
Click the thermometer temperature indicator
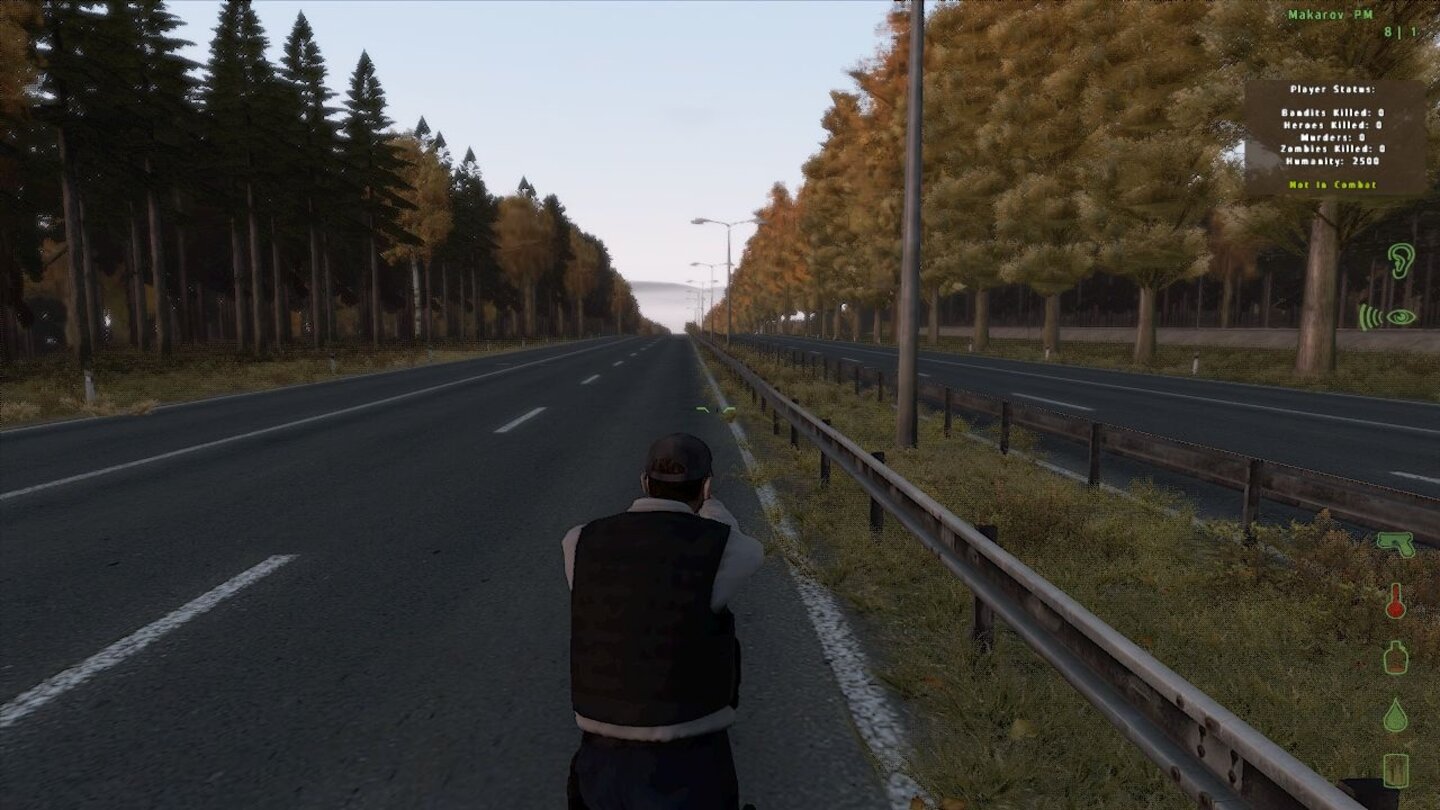click(1398, 602)
